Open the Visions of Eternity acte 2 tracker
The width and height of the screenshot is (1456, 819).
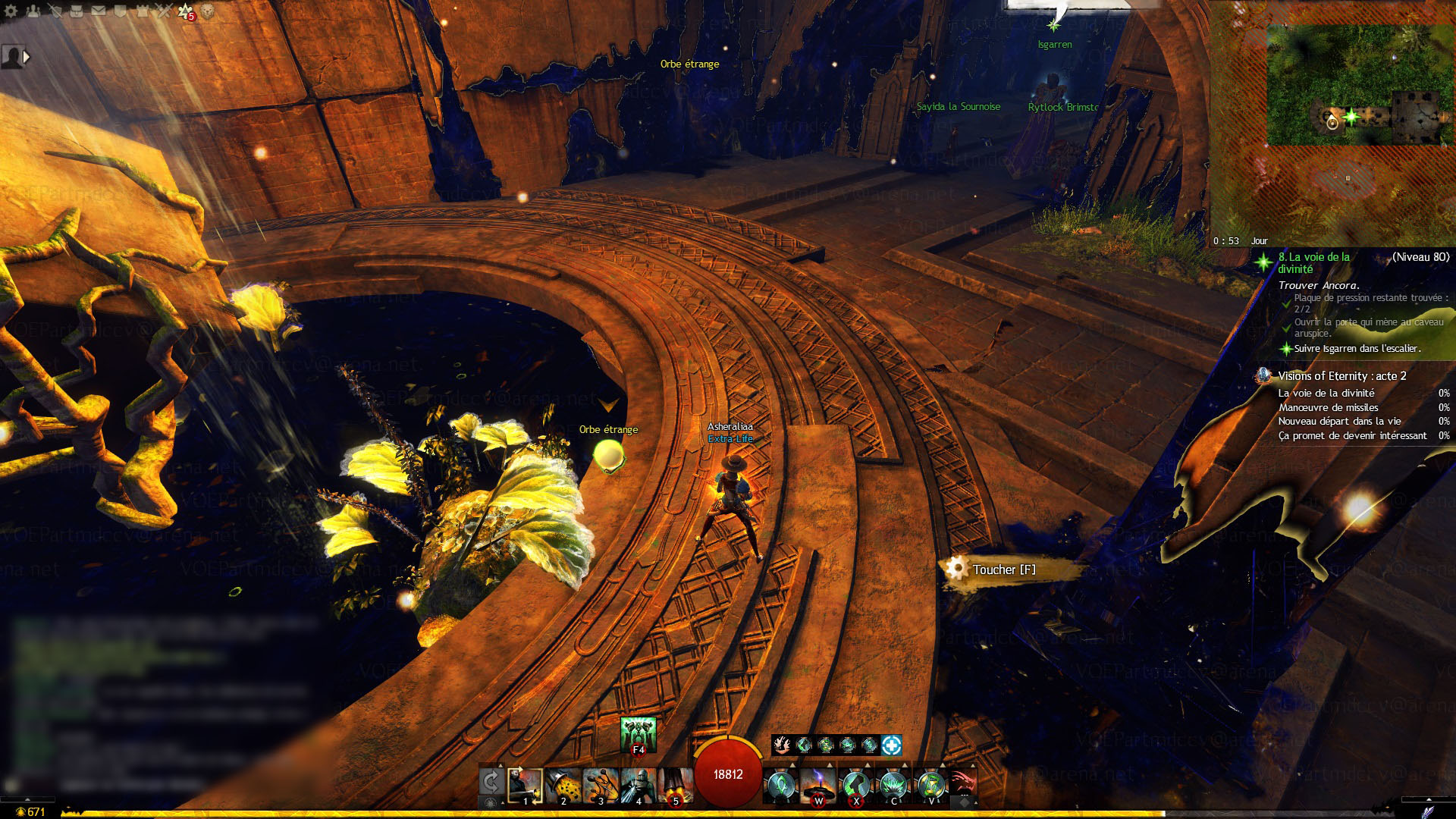pyautogui.click(x=1341, y=376)
